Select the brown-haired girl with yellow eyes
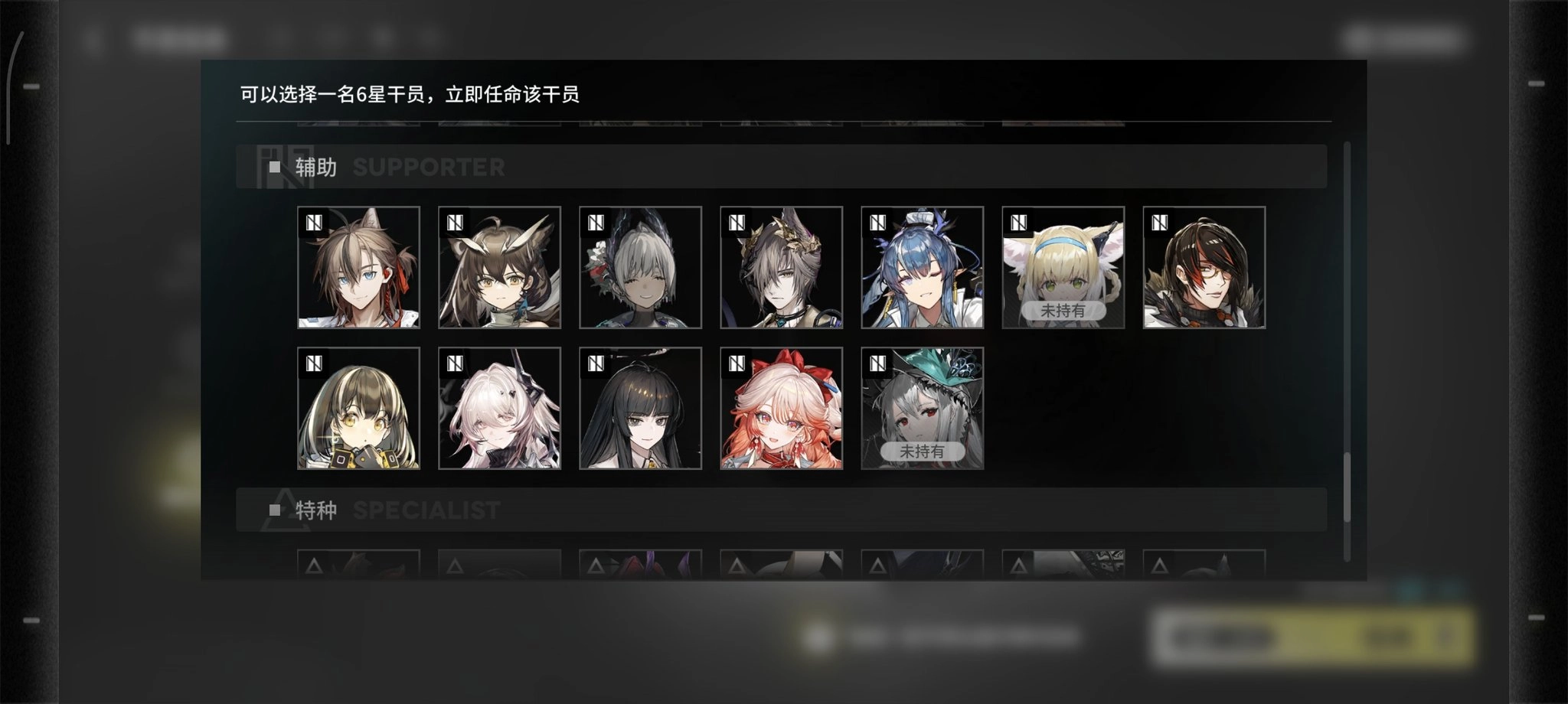Screen dimensions: 1568x704 click(358, 408)
